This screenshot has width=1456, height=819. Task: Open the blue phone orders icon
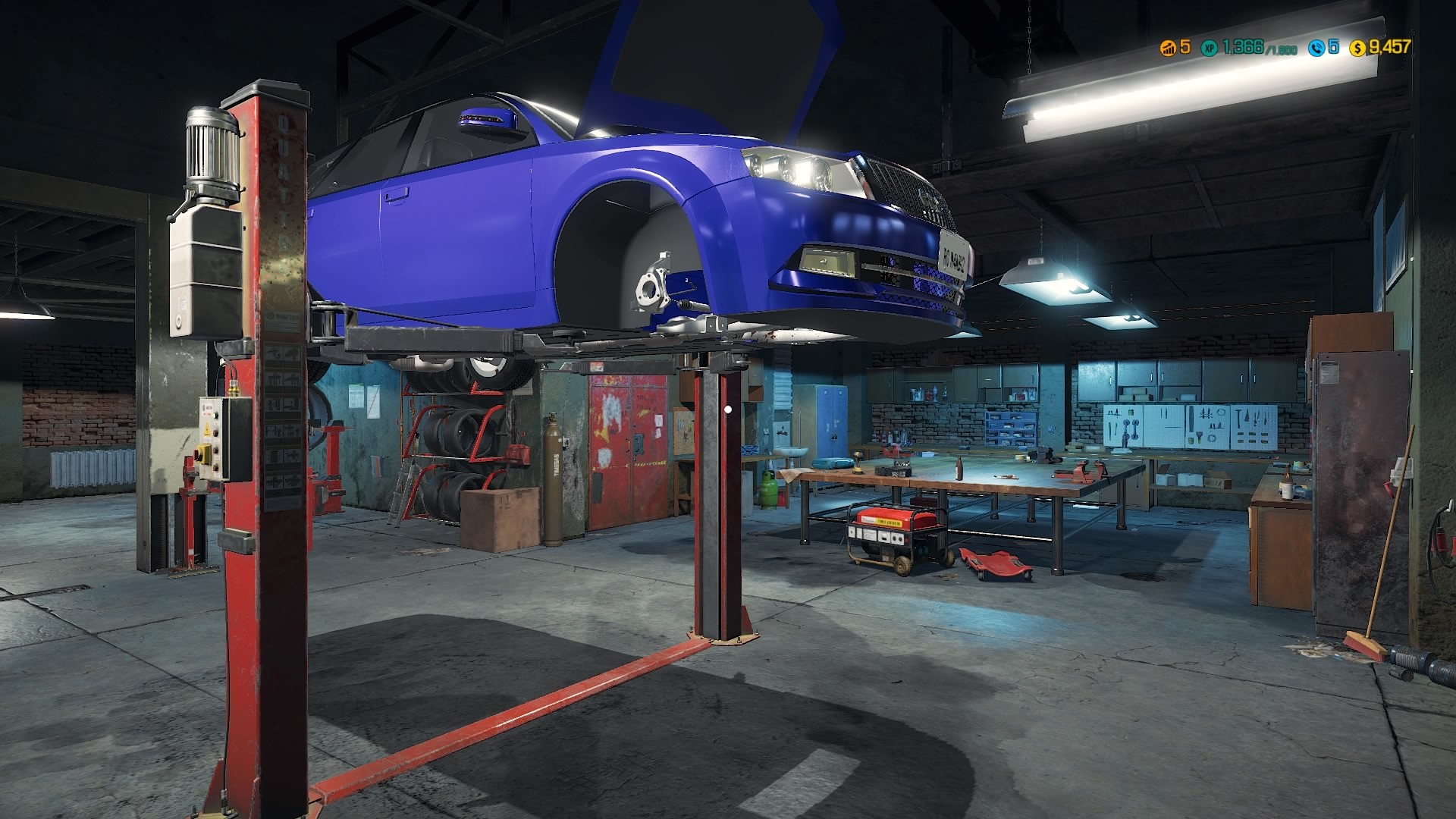[1316, 48]
